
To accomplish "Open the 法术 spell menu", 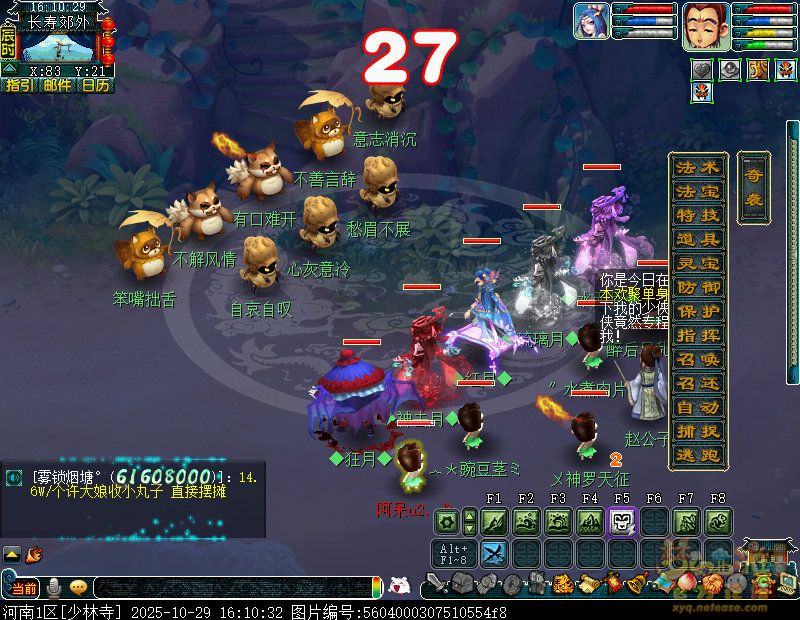I will pos(697,168).
